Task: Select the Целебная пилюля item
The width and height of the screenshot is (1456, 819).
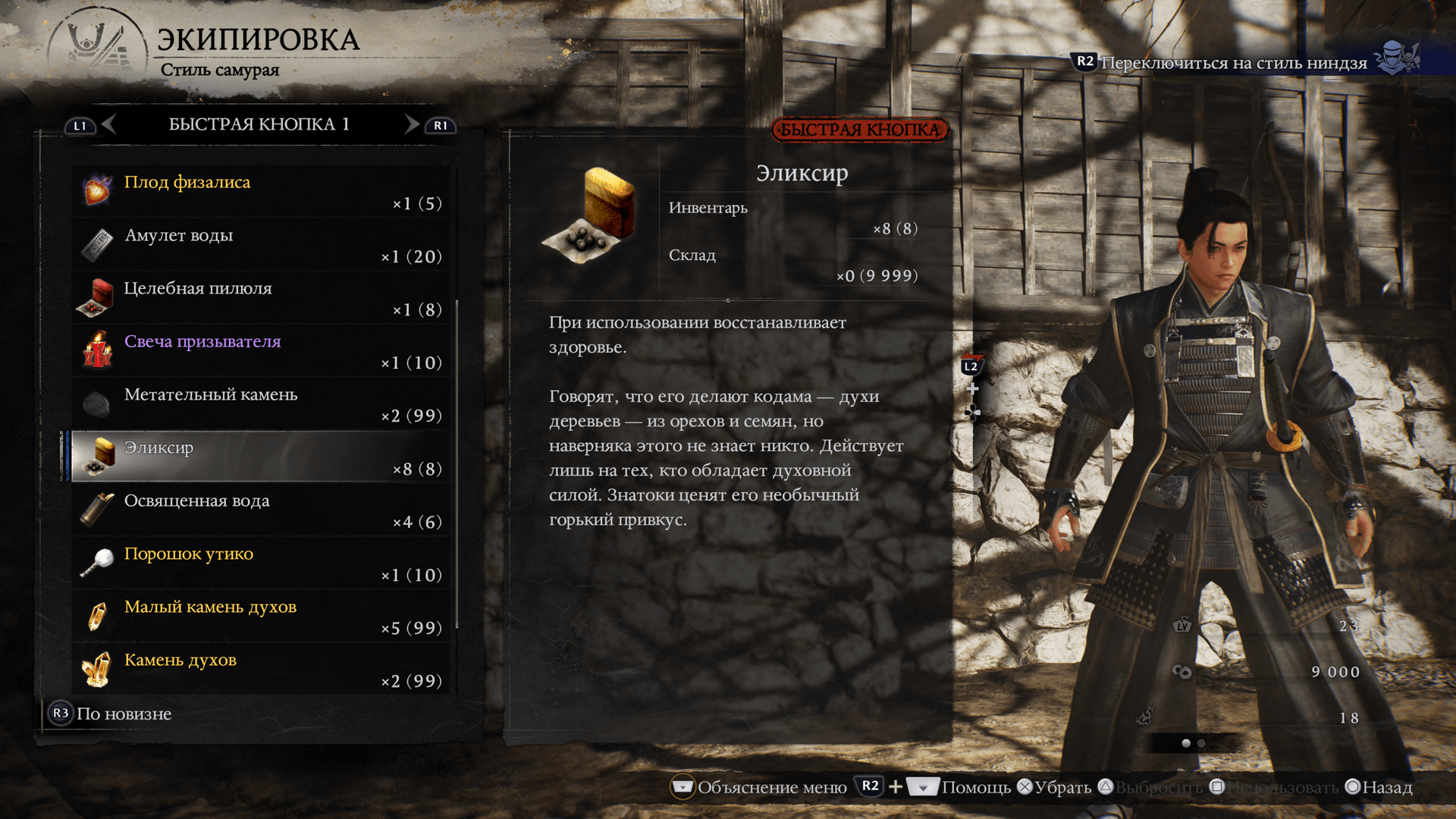Action: click(x=260, y=298)
